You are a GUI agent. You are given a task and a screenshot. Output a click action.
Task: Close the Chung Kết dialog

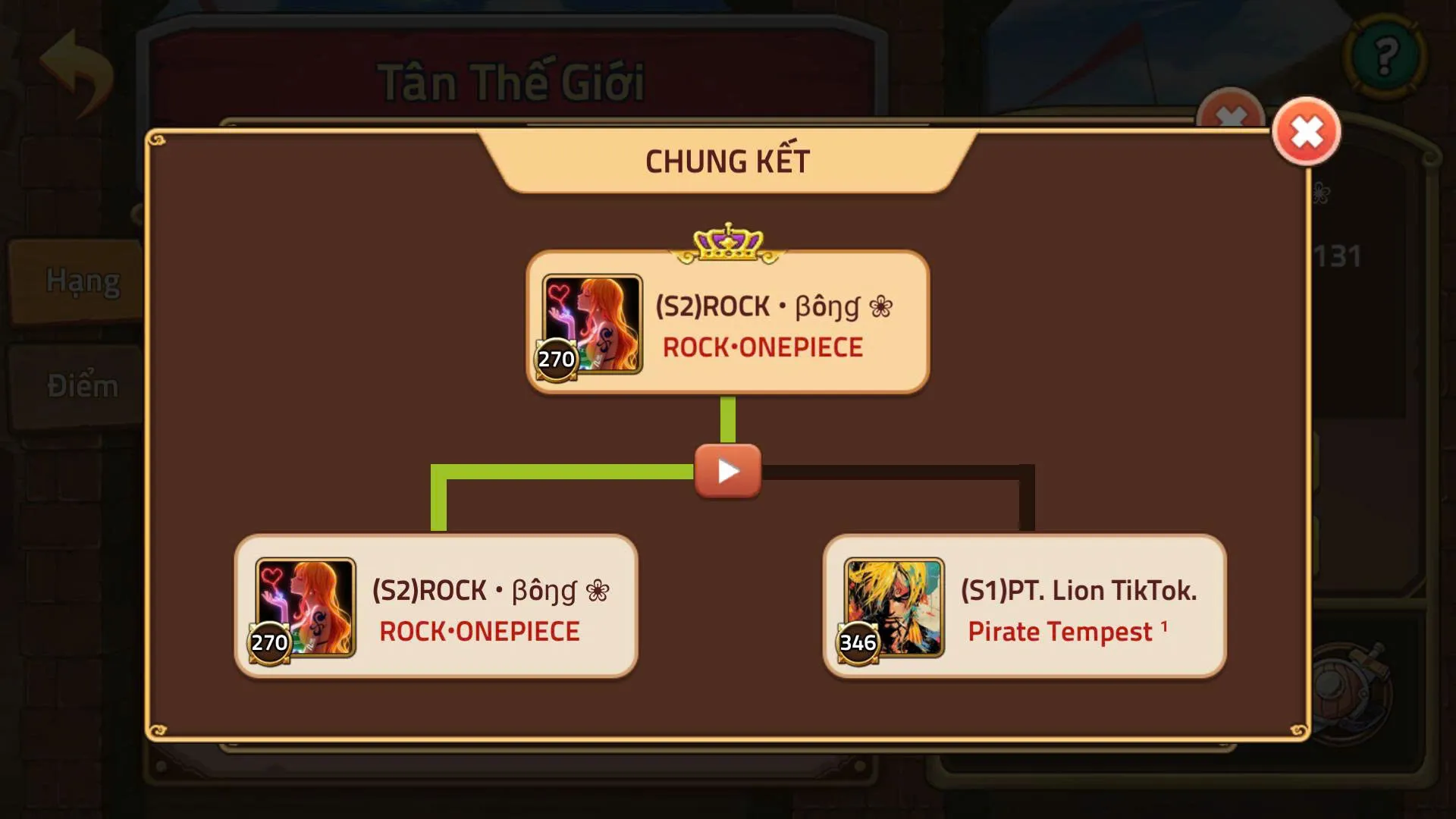point(1306,131)
